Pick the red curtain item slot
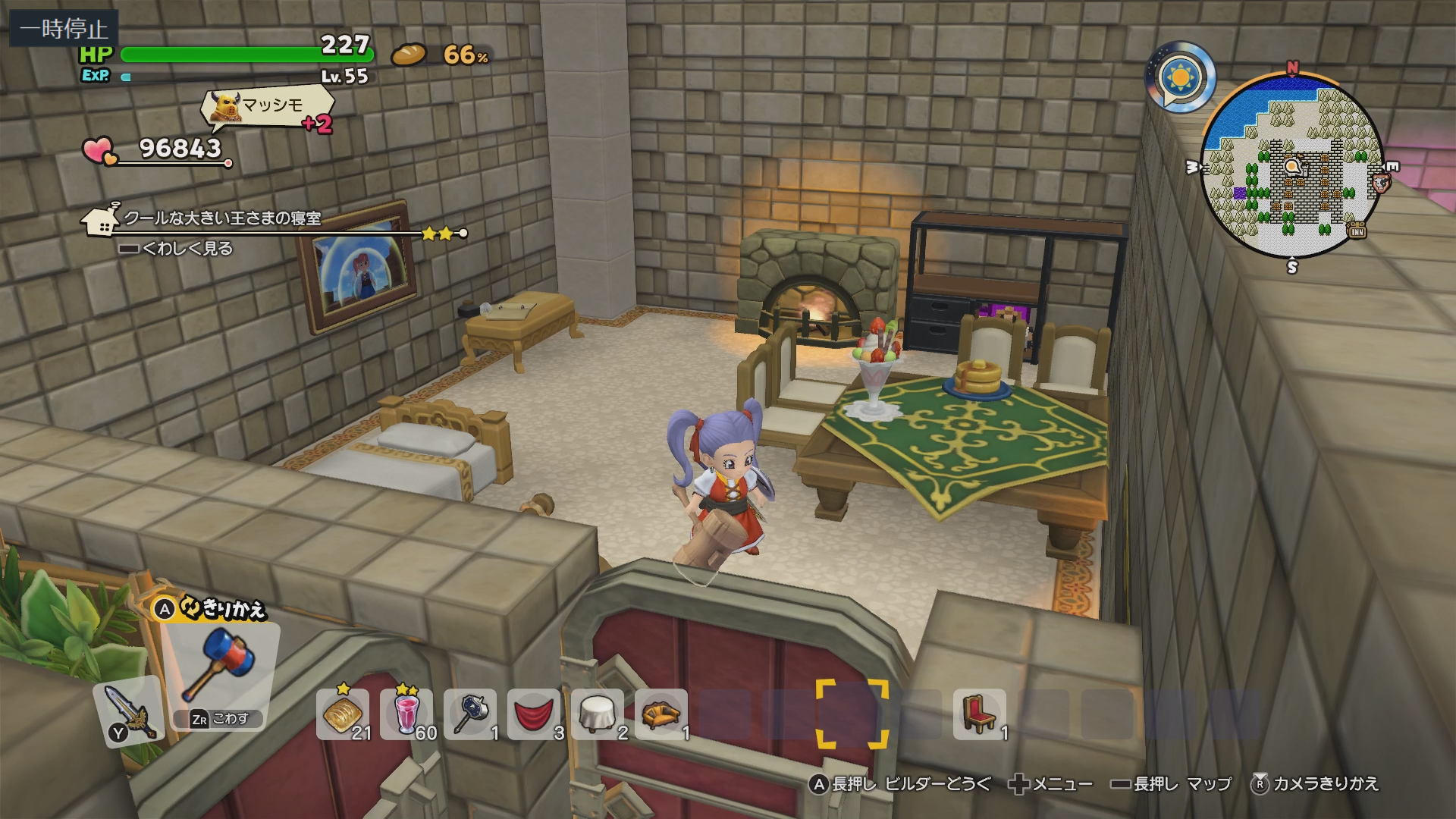The width and height of the screenshot is (1456, 819). point(534,714)
